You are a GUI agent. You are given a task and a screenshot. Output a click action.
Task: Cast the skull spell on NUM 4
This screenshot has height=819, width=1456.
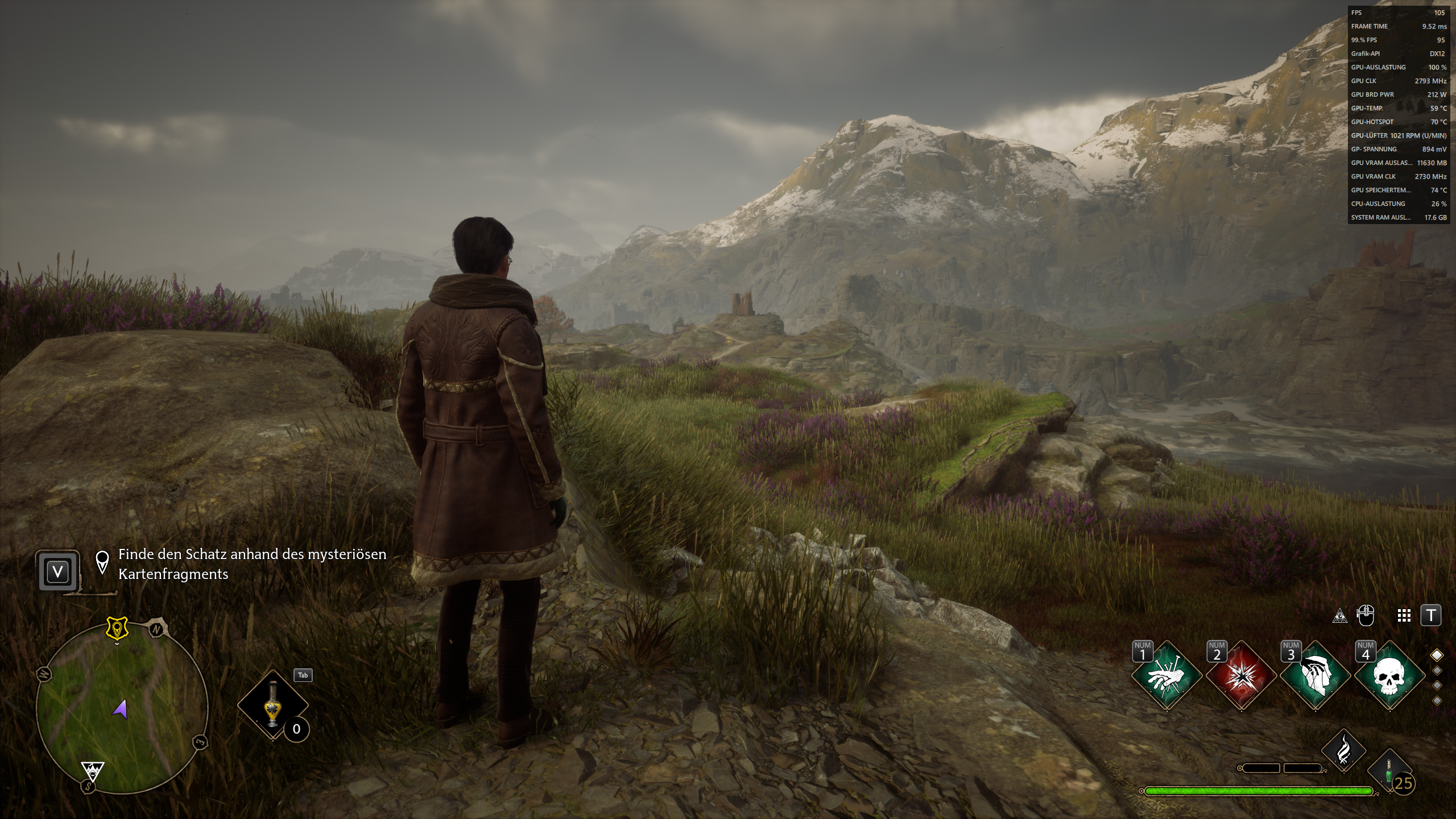tap(1389, 674)
